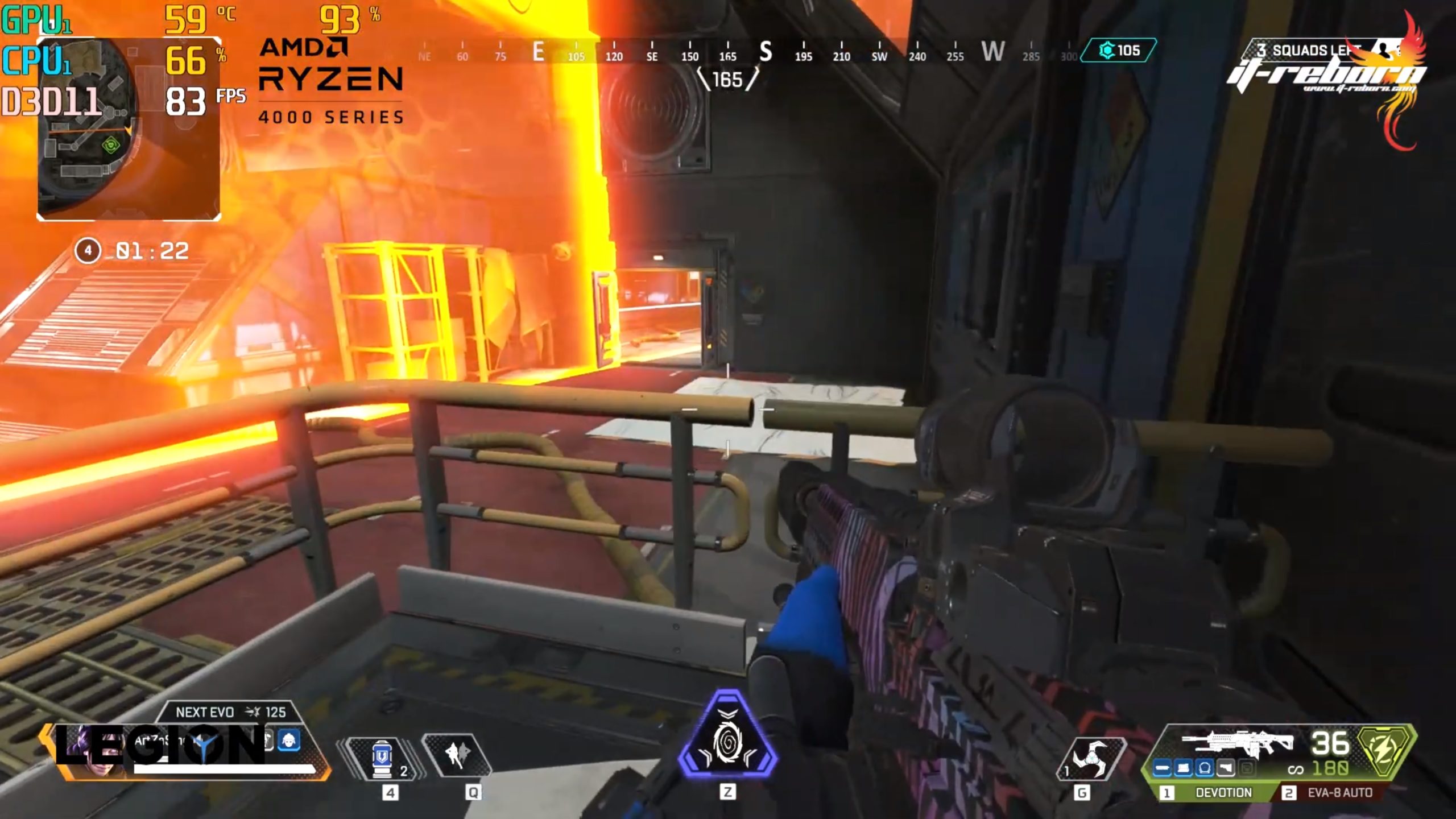
Task: Select the legend portrait in status panel
Action: pos(97,751)
